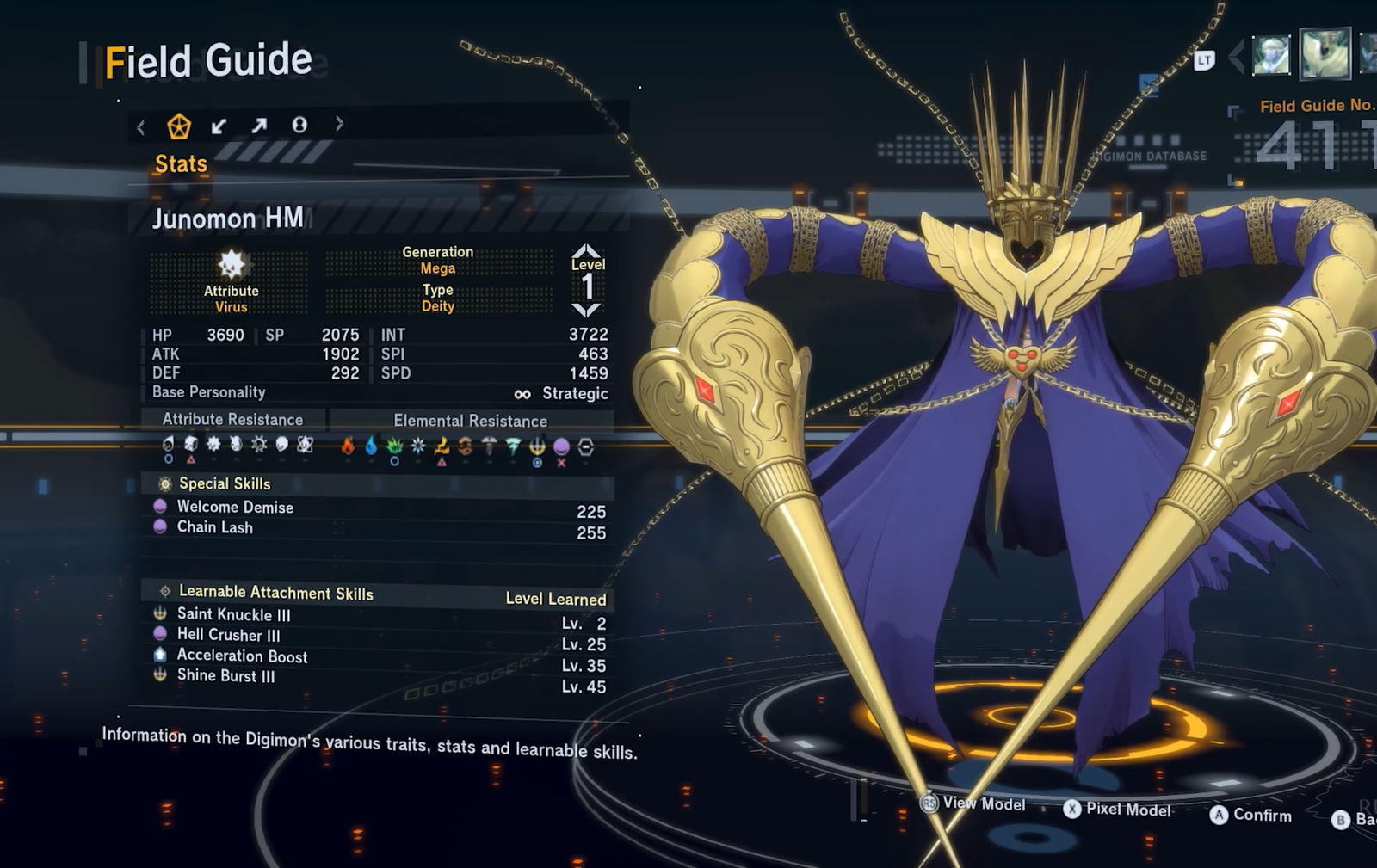Viewport: 1377px width, 868px height.
Task: Switch to the down-left arrow tab
Action: [x=219, y=126]
